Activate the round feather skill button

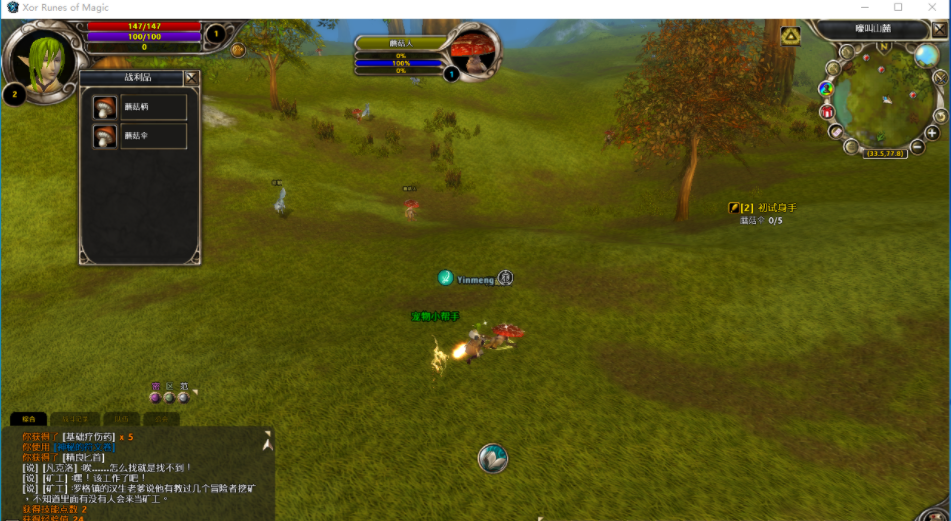(492, 458)
